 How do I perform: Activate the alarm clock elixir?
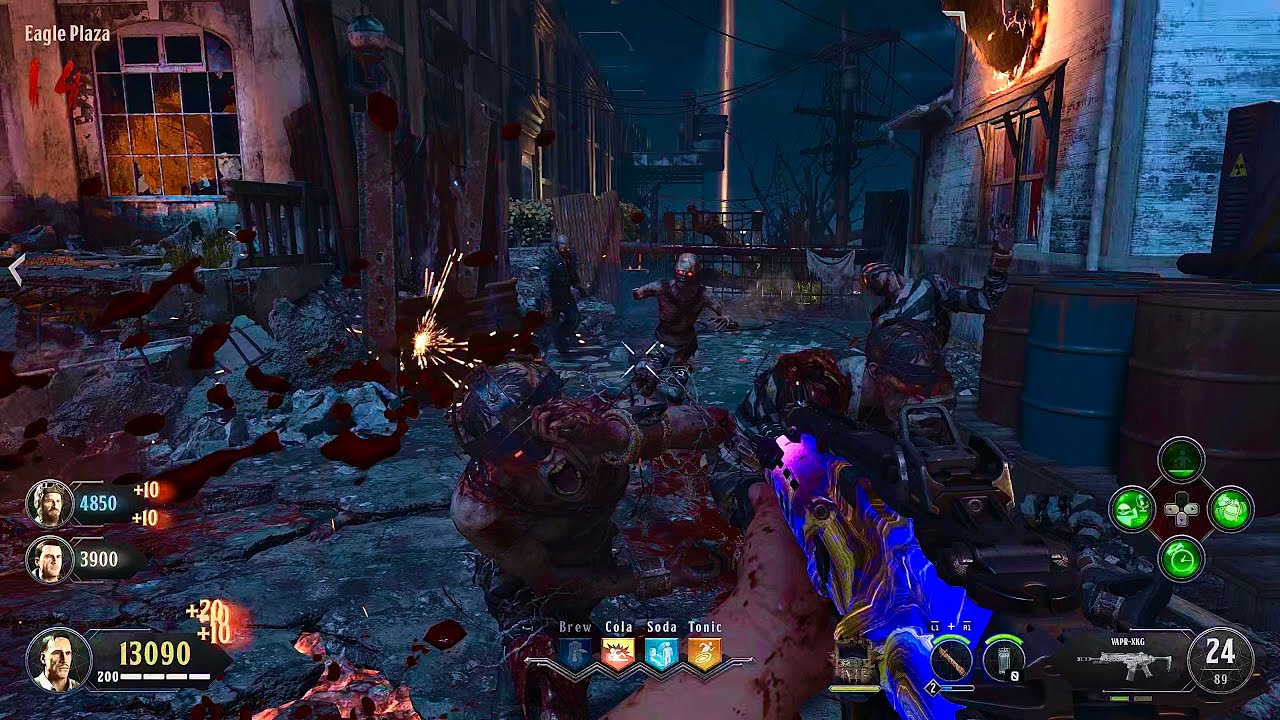tap(1181, 559)
